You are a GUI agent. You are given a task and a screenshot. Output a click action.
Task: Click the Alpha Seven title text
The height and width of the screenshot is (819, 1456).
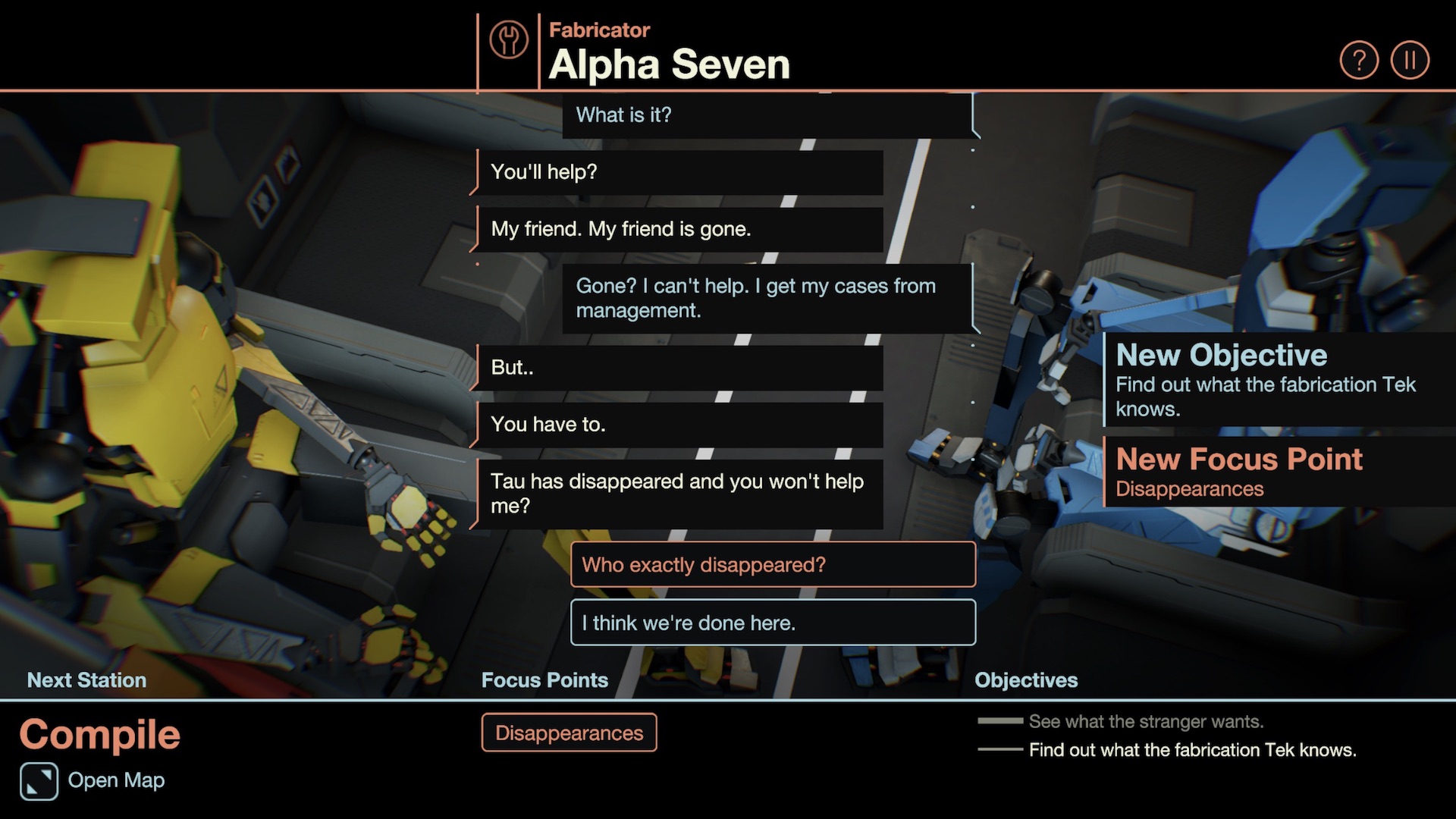(x=668, y=64)
